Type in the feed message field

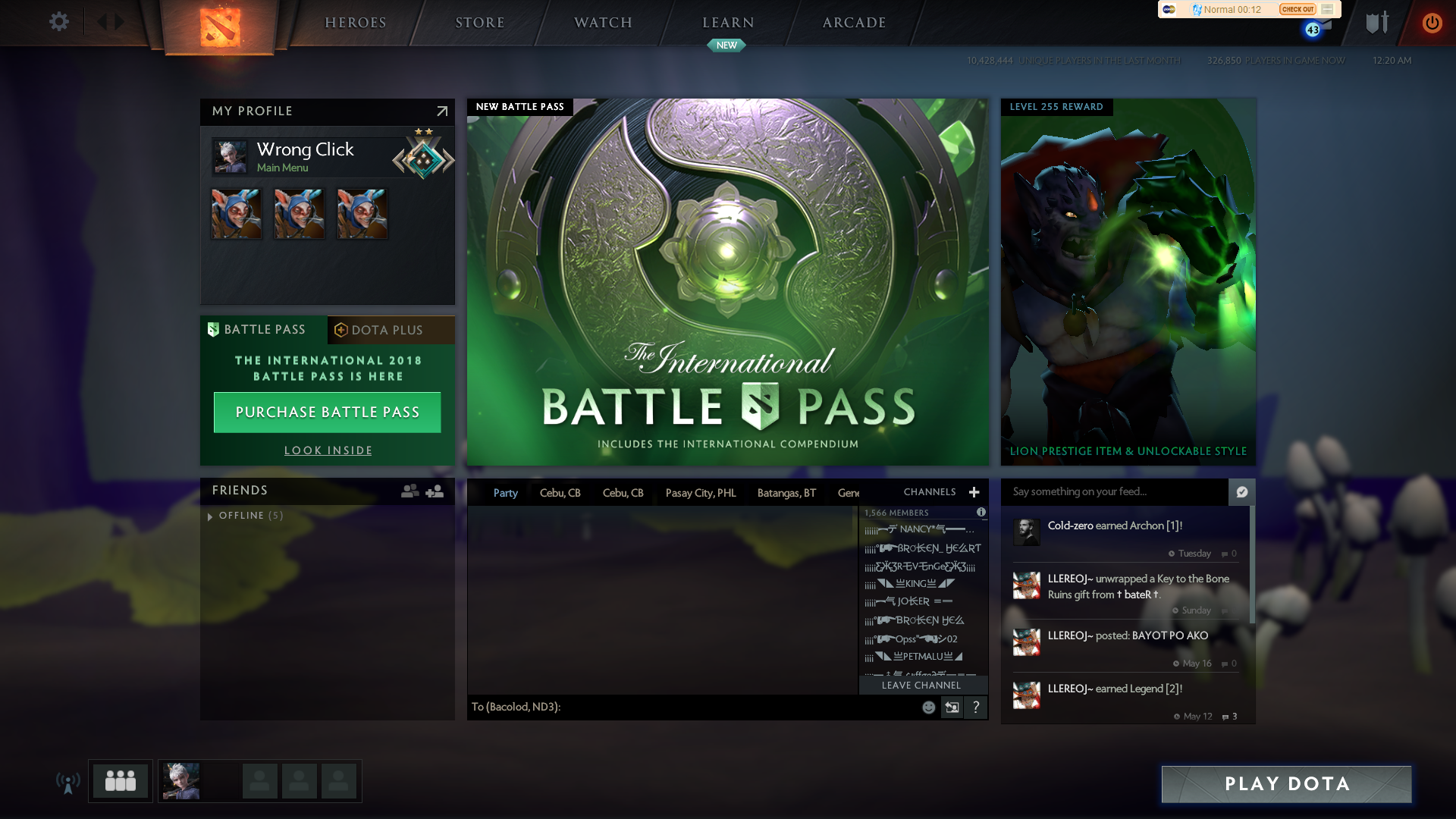(x=1115, y=492)
